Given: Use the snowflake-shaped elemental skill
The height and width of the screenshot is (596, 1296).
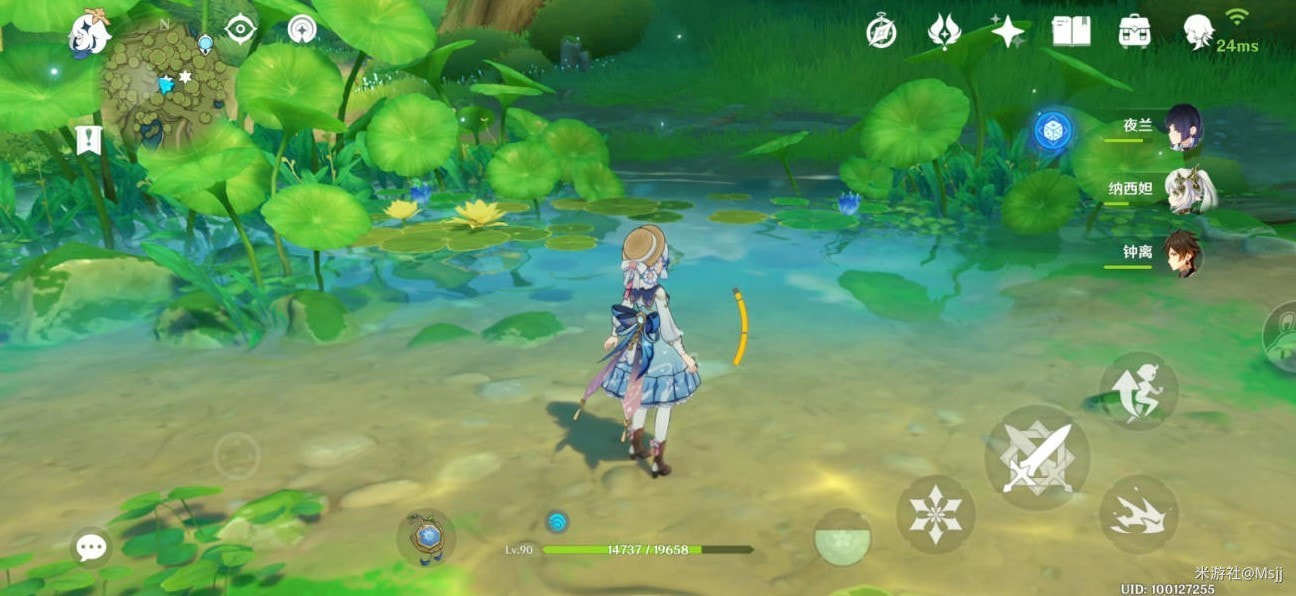Looking at the screenshot, I should [935, 514].
